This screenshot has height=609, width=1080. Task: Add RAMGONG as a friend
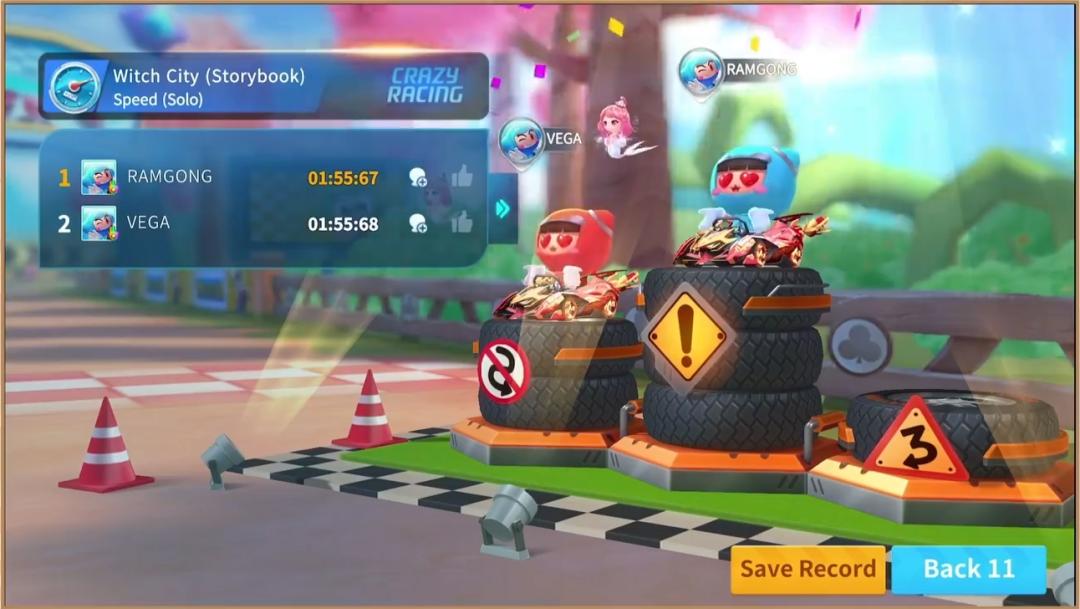pos(418,178)
